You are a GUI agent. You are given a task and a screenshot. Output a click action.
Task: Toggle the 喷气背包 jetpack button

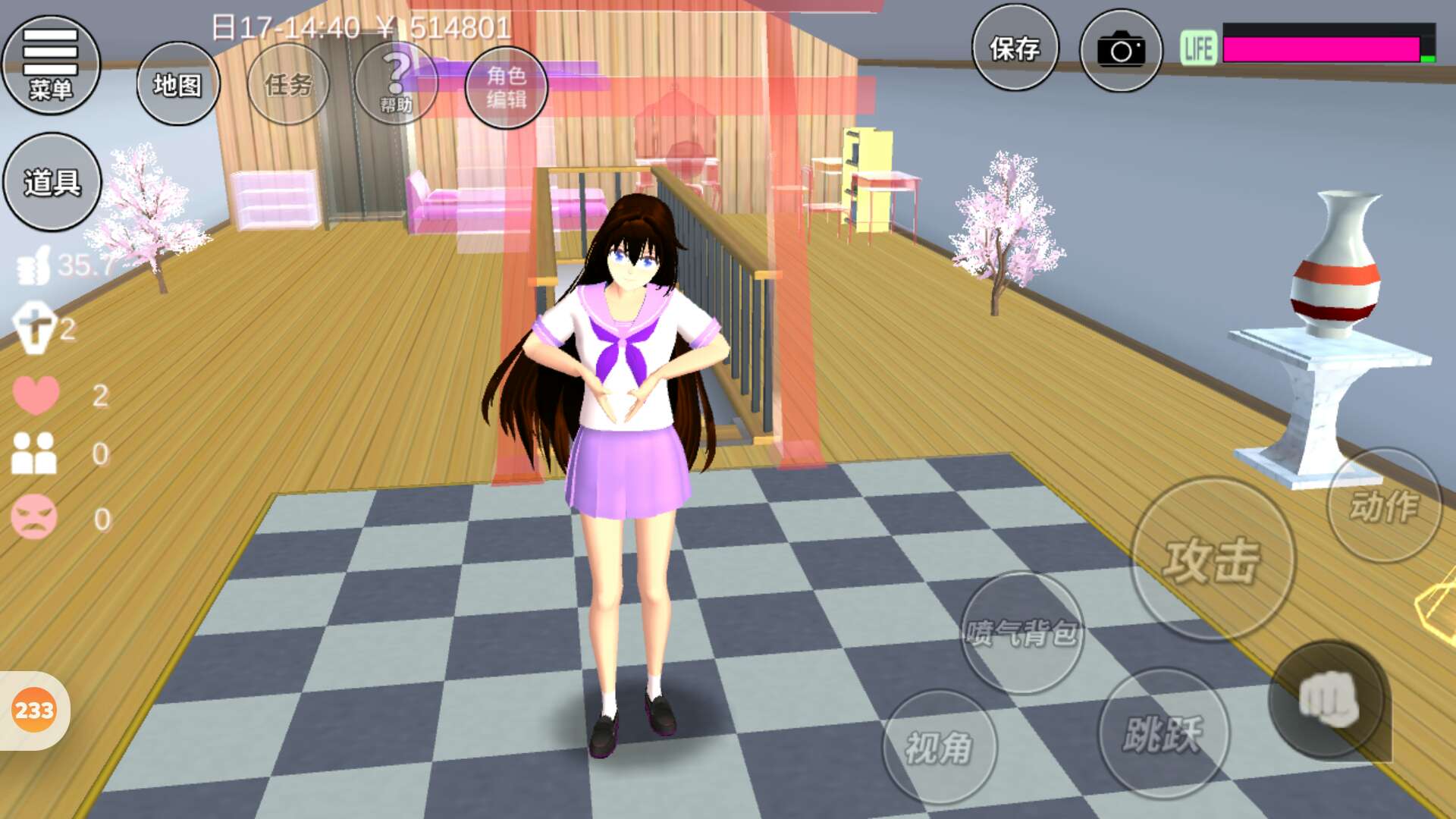pyautogui.click(x=1022, y=632)
